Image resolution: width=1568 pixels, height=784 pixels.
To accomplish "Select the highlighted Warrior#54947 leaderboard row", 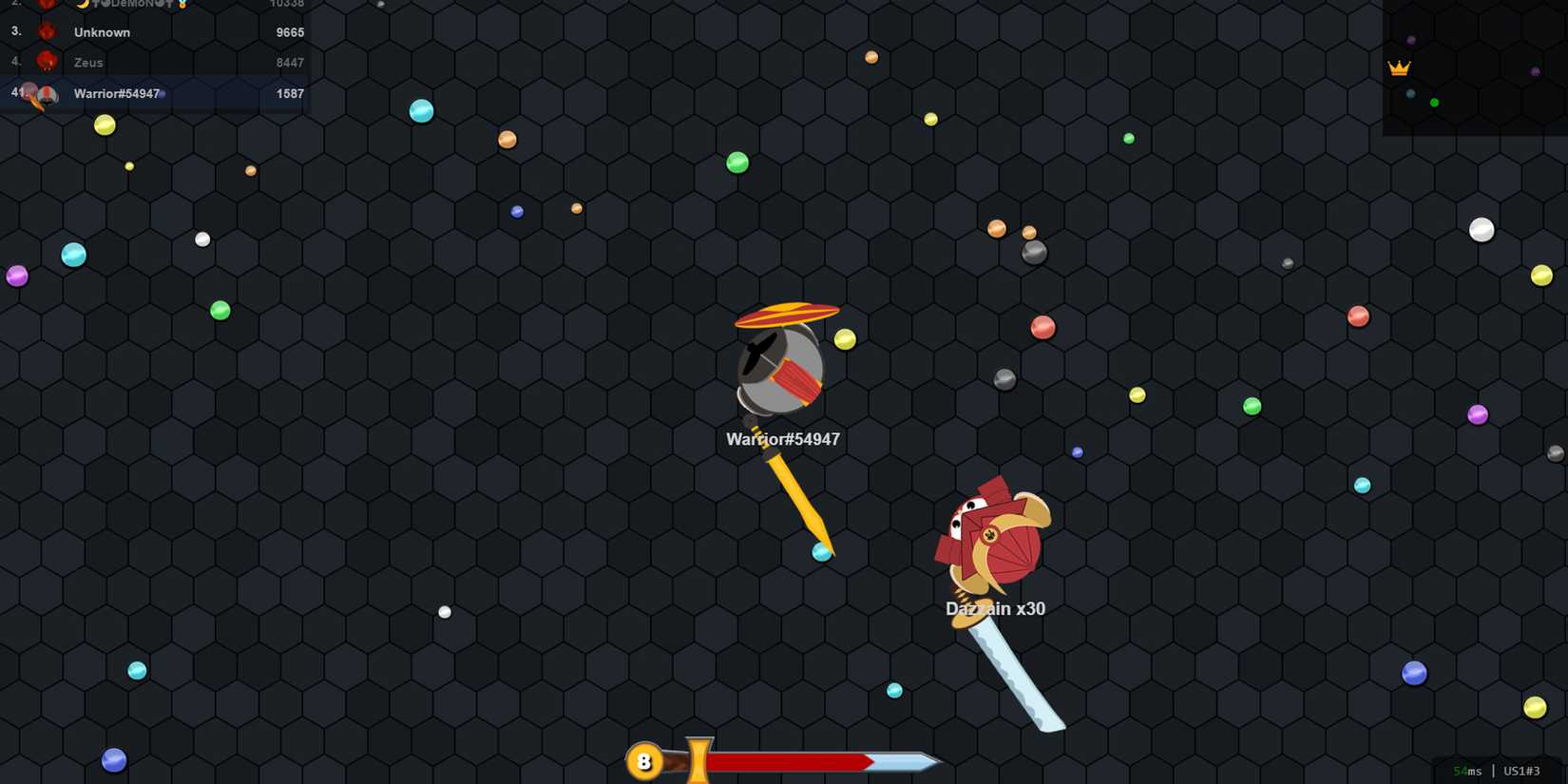I will [x=157, y=93].
